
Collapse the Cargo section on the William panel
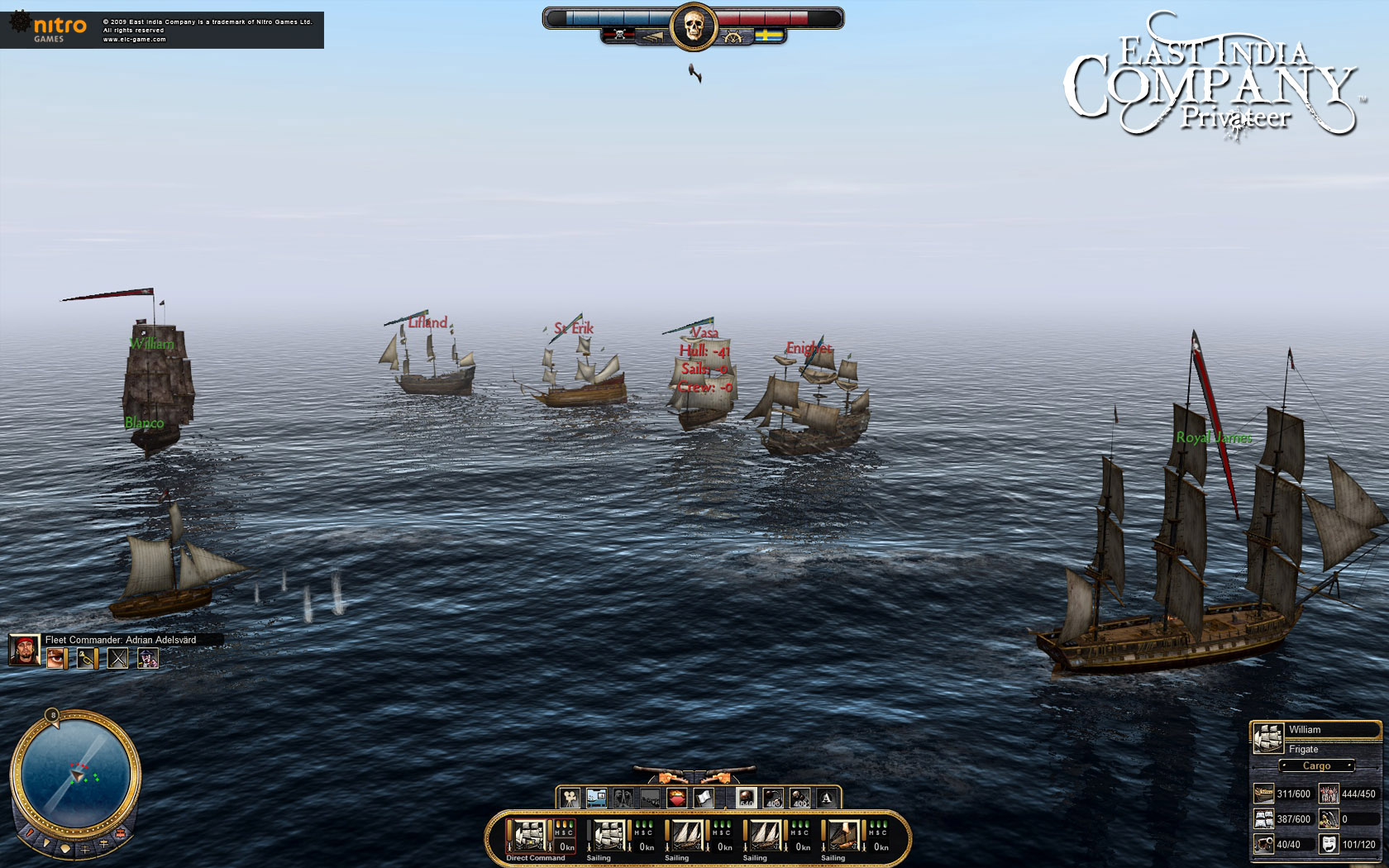[x=1318, y=765]
